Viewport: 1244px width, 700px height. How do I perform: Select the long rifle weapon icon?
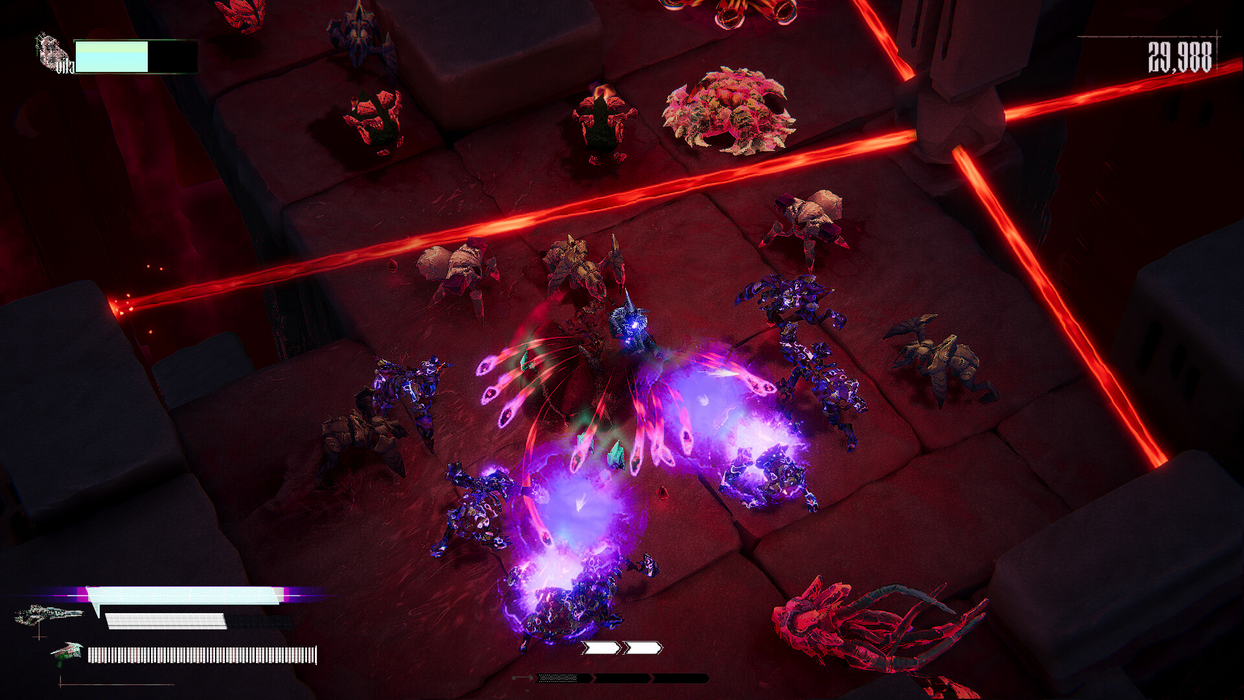point(48,614)
